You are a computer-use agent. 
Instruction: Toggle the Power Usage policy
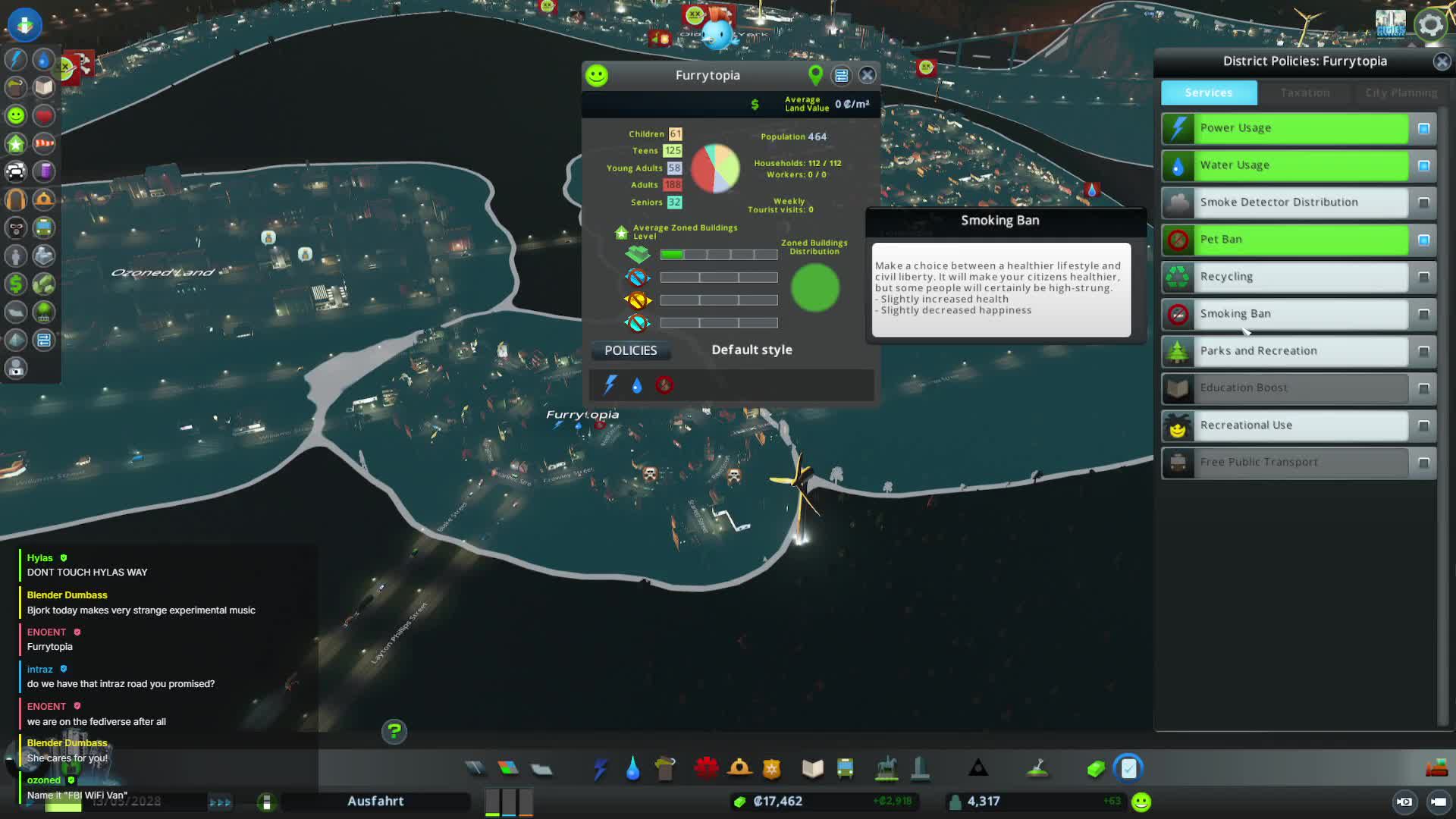pyautogui.click(x=1423, y=129)
